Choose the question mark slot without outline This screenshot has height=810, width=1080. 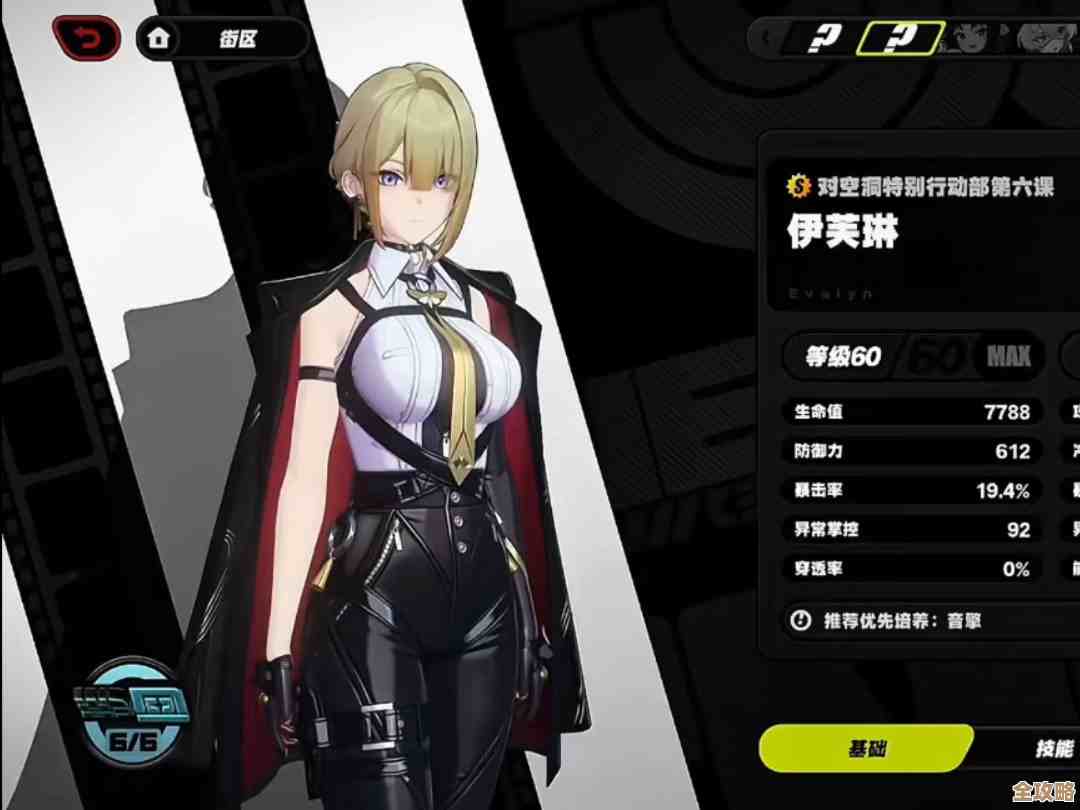pos(828,38)
